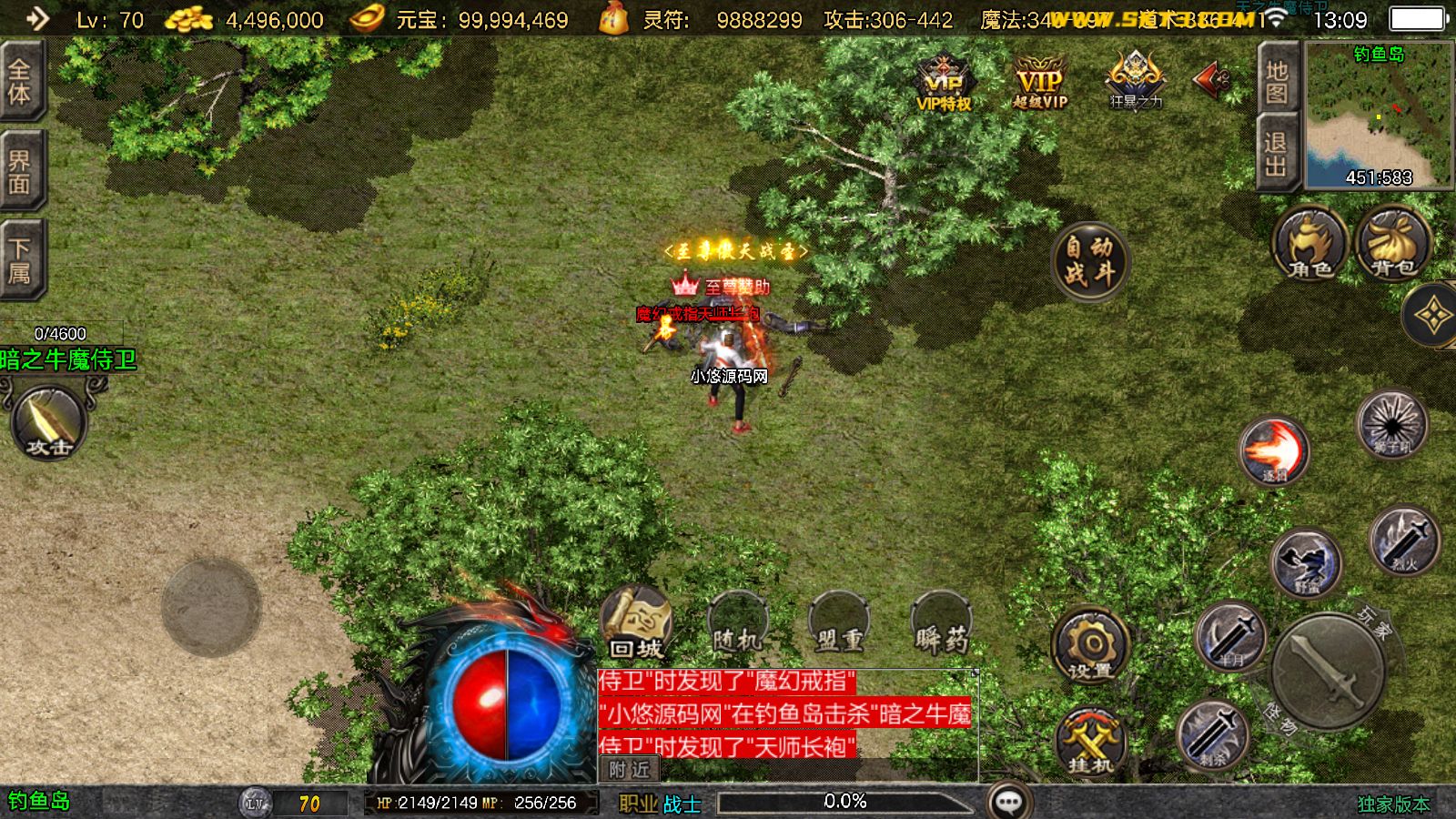Click the 退出 exit button
Viewport: 1456px width, 819px height.
[x=1277, y=154]
